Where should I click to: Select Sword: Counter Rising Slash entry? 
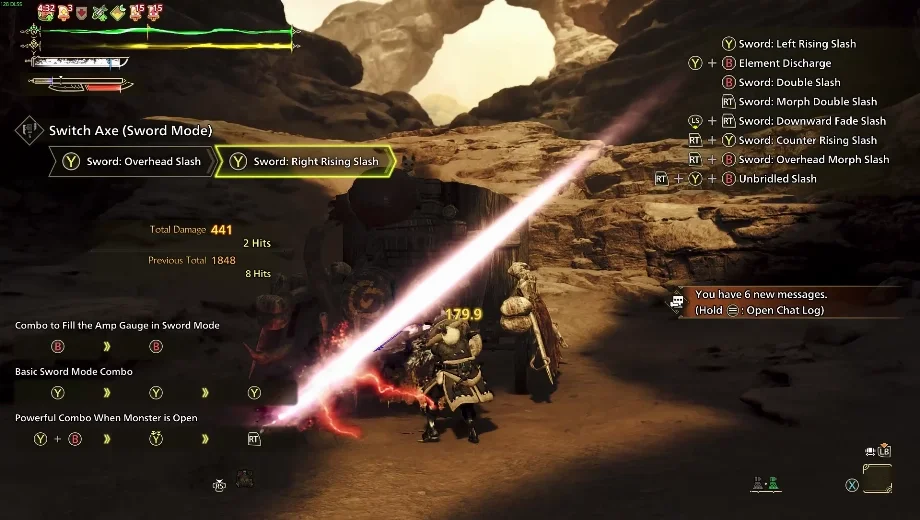(807, 141)
